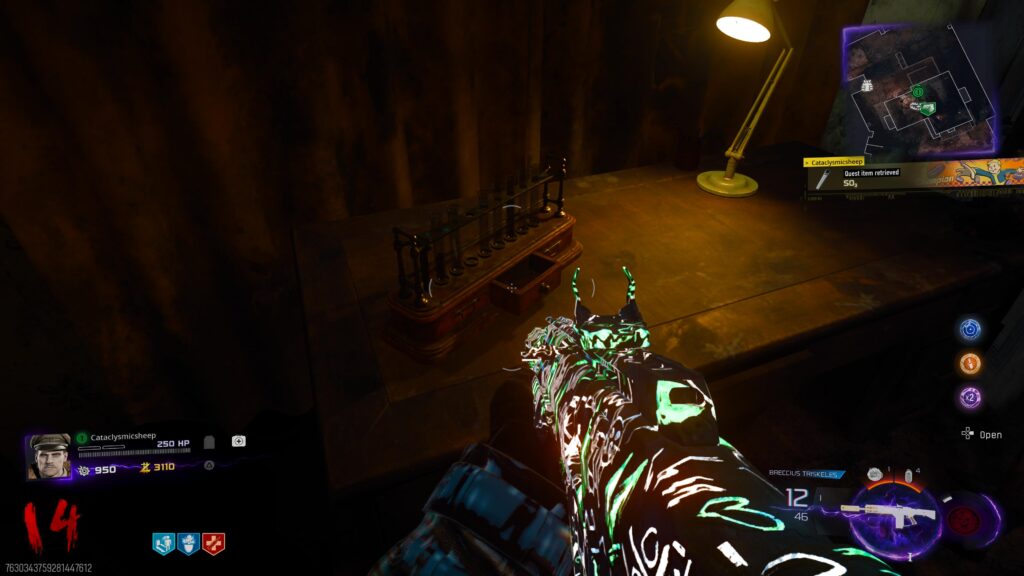Select the blue swirl ability icon

pos(970,329)
